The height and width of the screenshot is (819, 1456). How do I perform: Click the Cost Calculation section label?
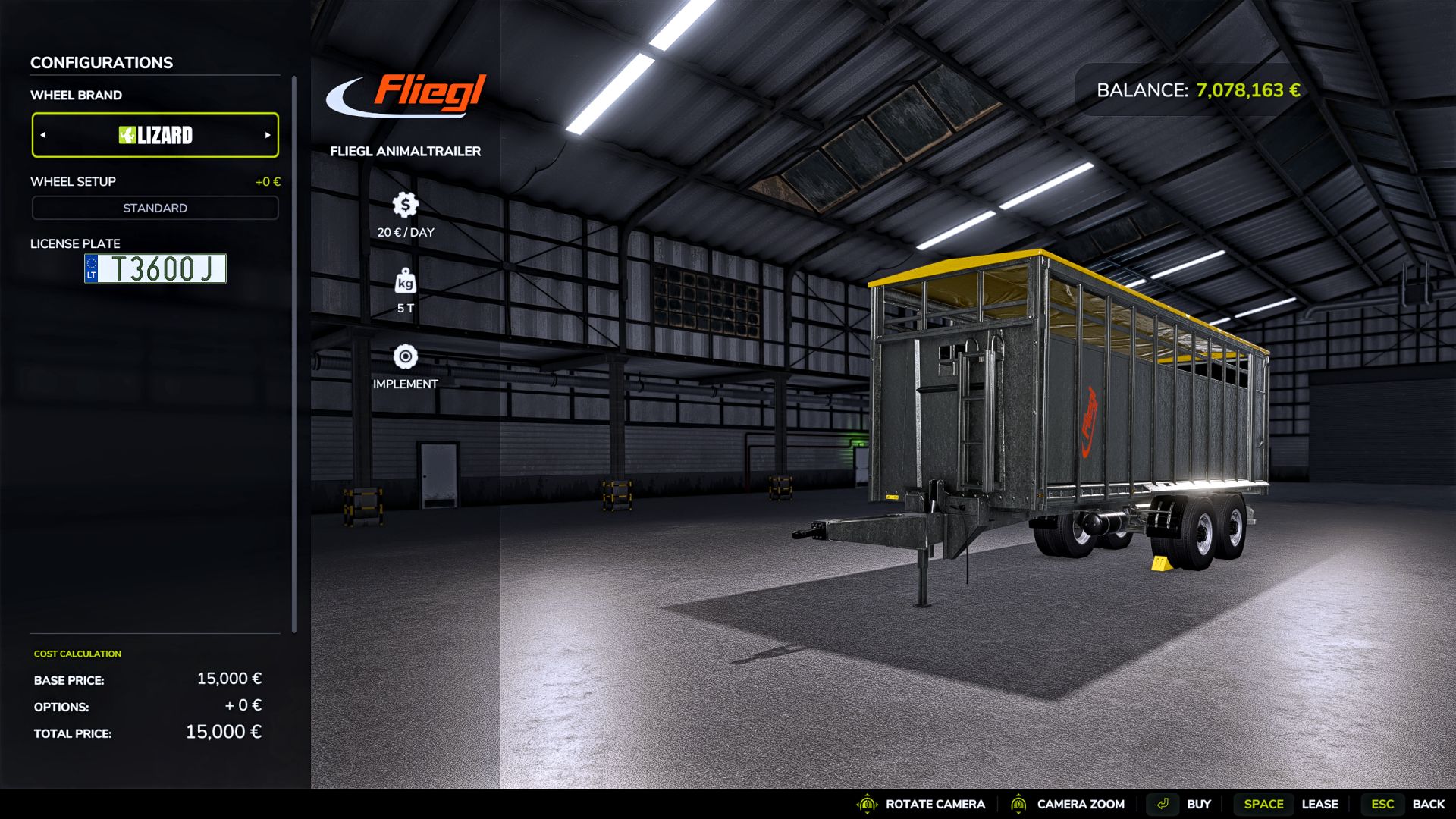(x=76, y=653)
